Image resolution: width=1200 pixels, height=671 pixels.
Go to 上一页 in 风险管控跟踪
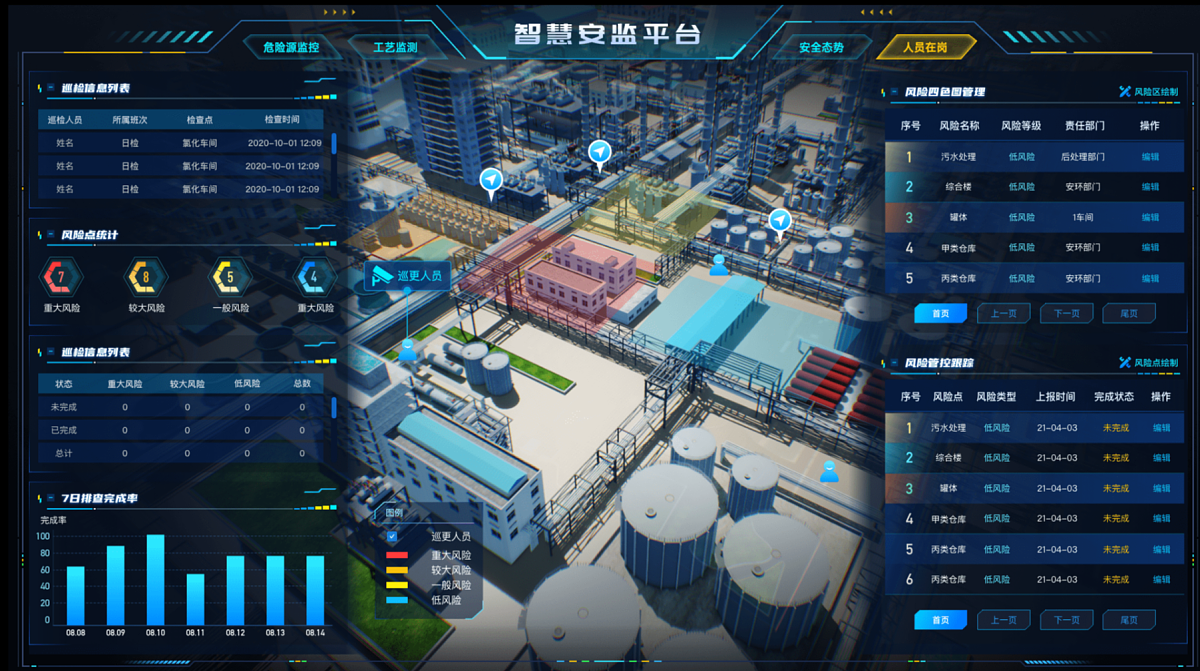tap(1003, 620)
